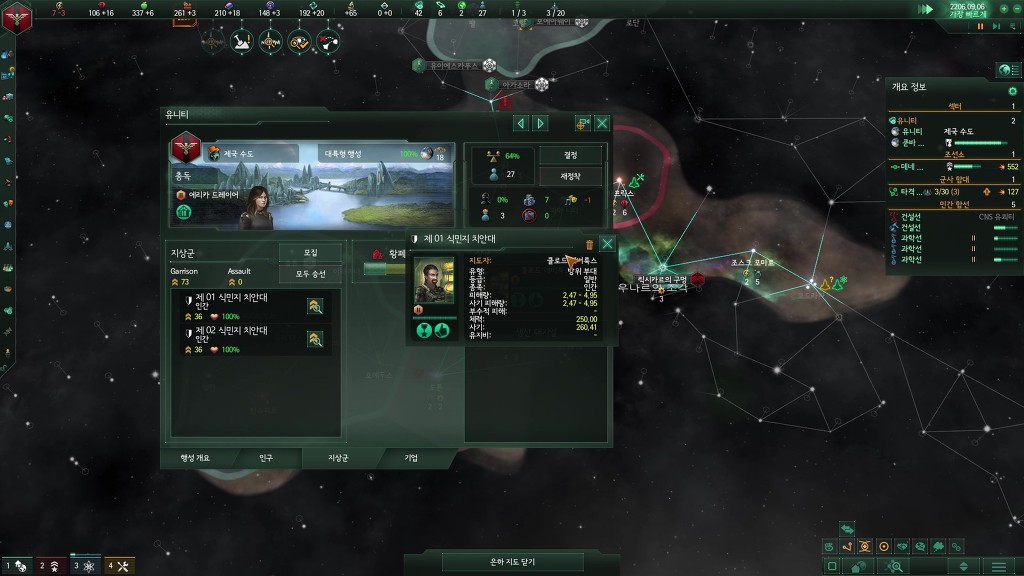
Task: Close the colonial garrison army popup
Action: 607,243
